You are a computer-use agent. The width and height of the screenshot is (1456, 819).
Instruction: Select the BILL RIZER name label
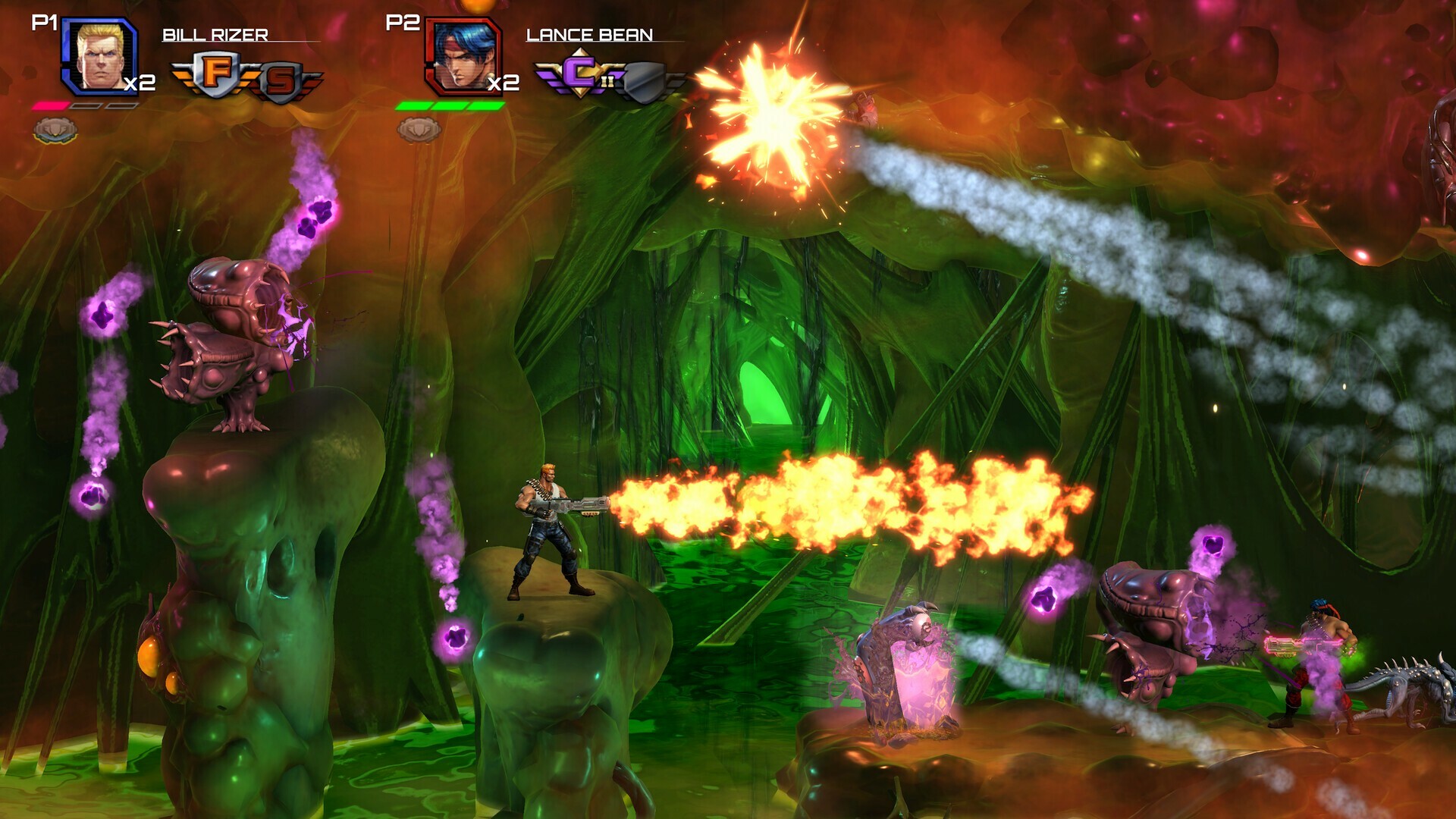[214, 36]
